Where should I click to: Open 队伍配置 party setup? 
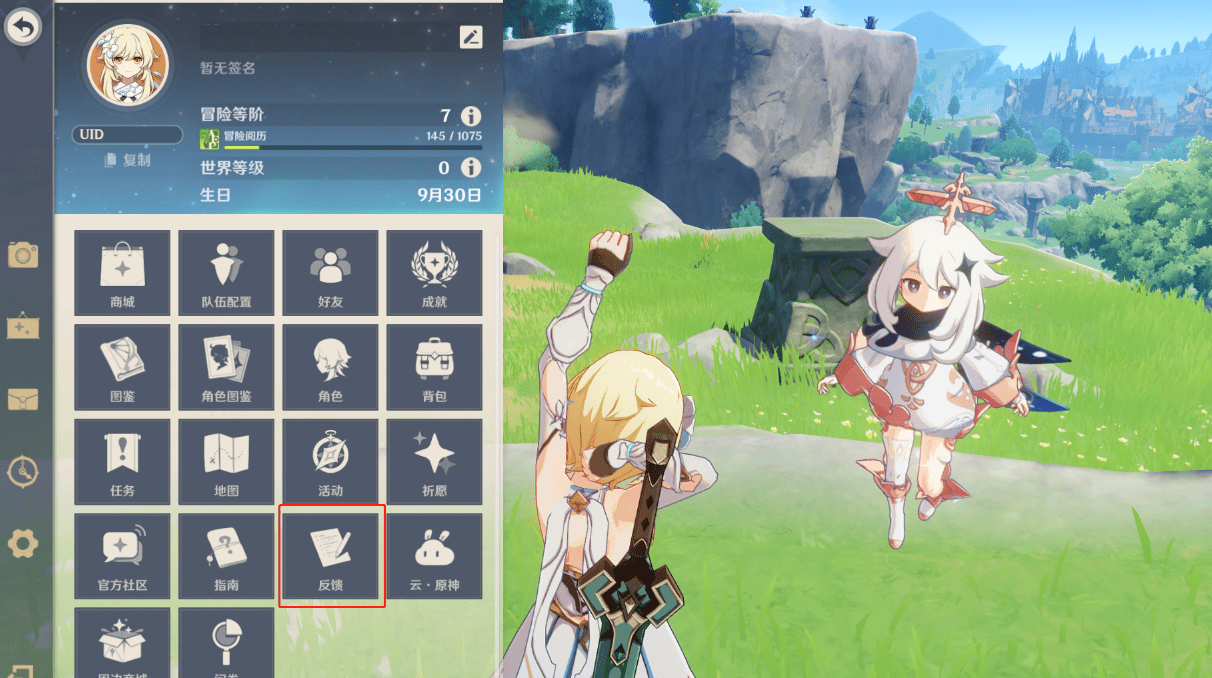226,273
